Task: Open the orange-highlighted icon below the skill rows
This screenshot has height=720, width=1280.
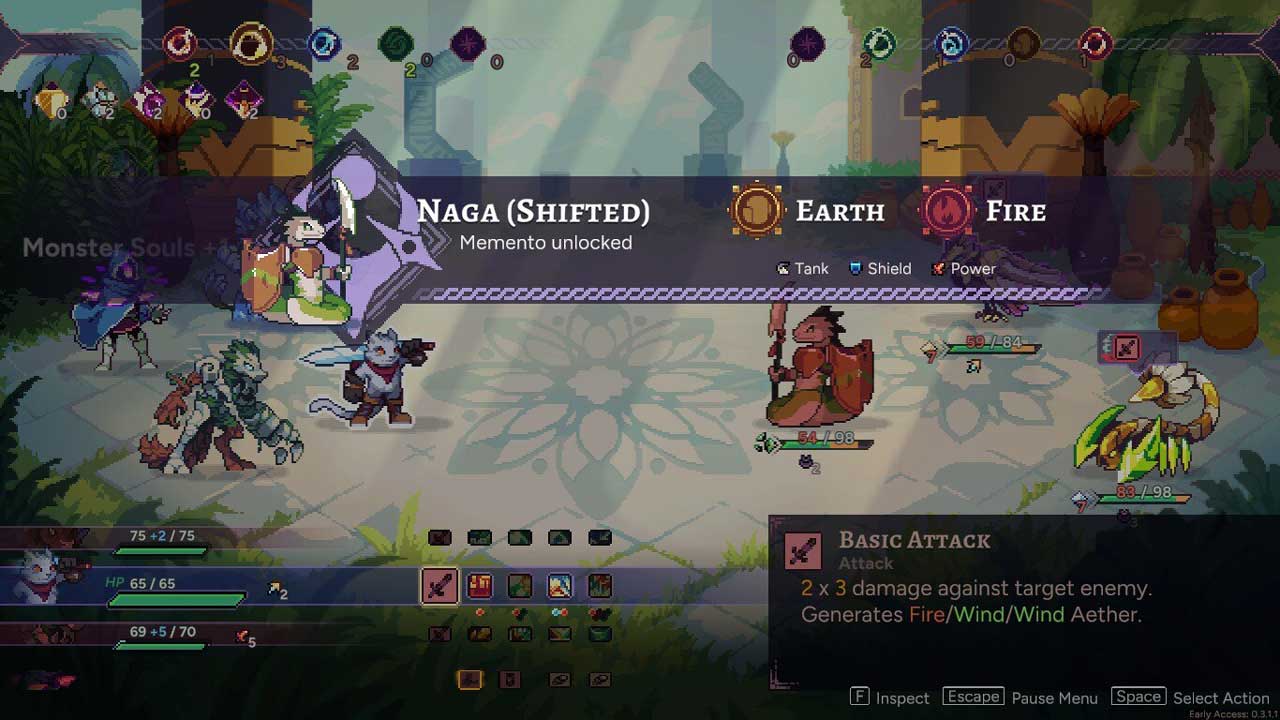Action: (x=470, y=680)
